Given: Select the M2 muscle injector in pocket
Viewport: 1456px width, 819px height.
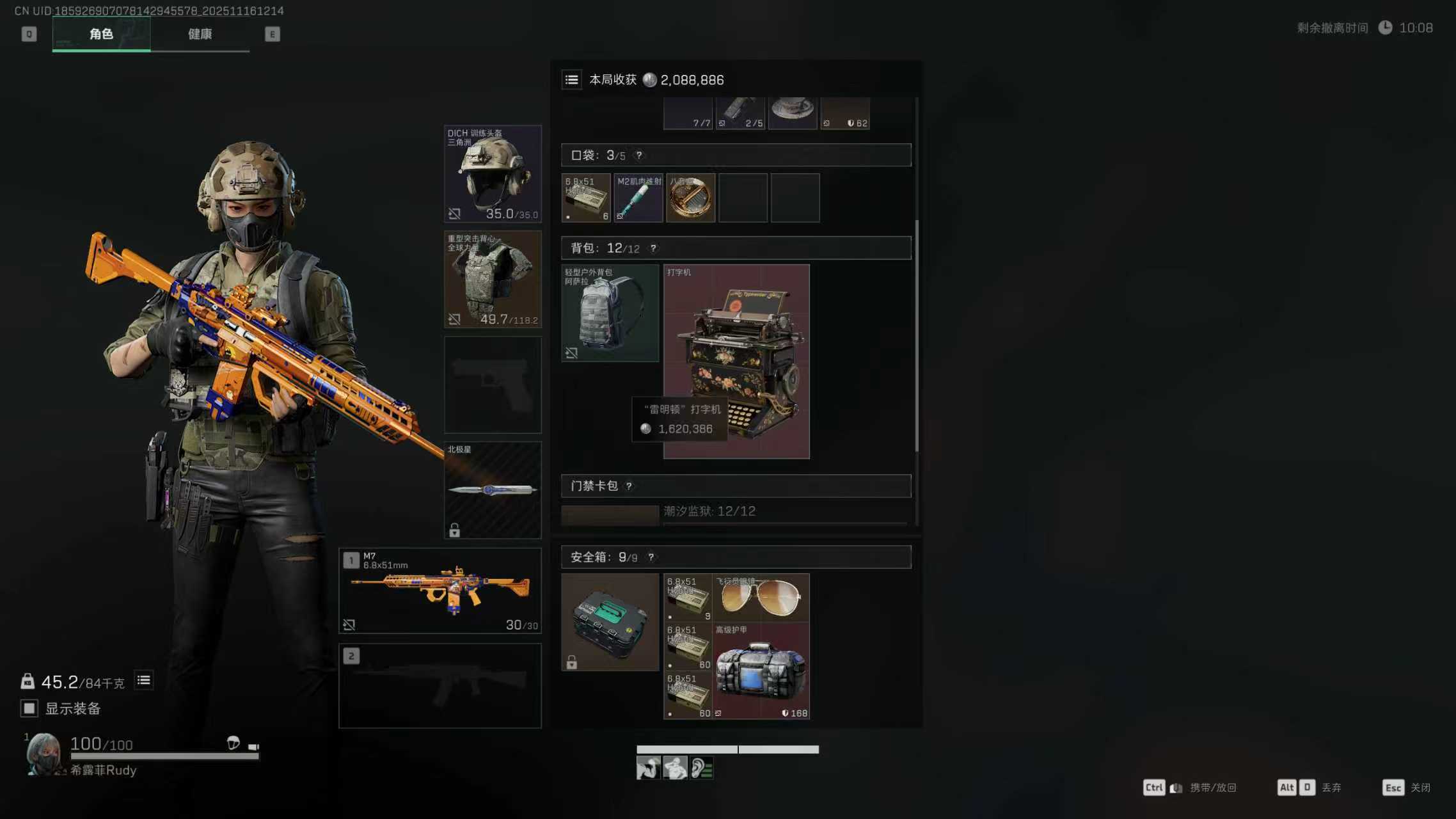Looking at the screenshot, I should click(638, 198).
